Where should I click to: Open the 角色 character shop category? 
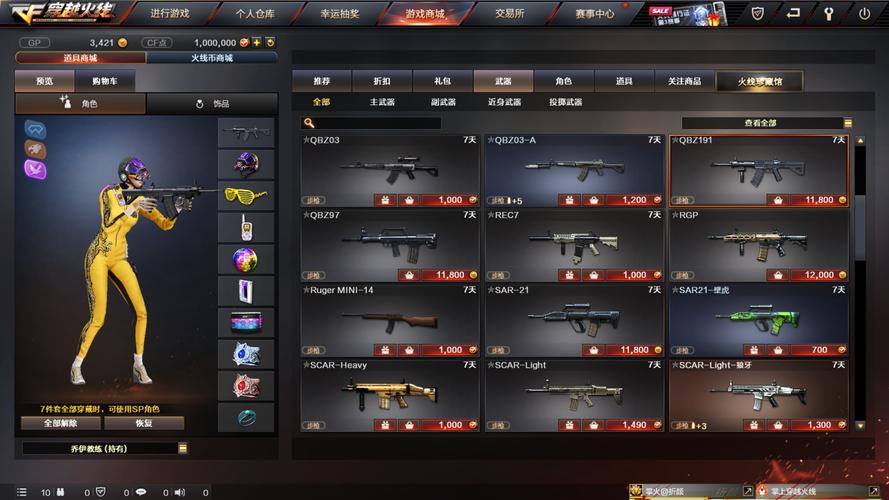[564, 81]
